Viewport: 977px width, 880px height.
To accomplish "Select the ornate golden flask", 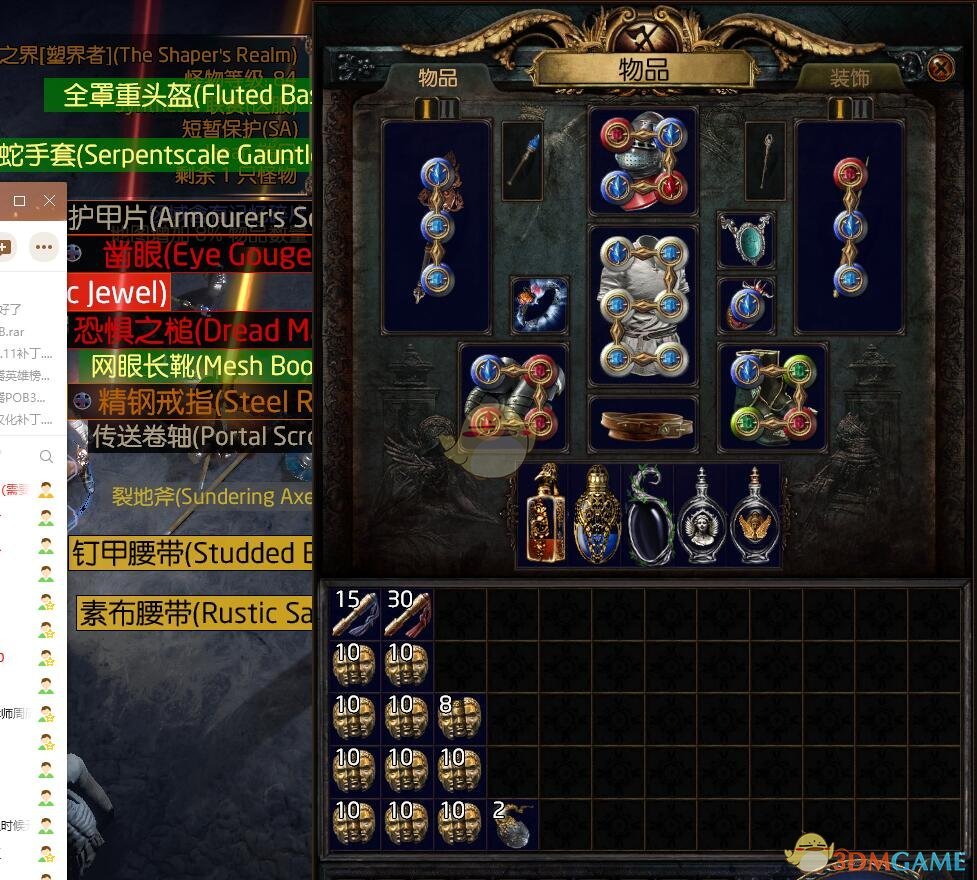I will 598,515.
